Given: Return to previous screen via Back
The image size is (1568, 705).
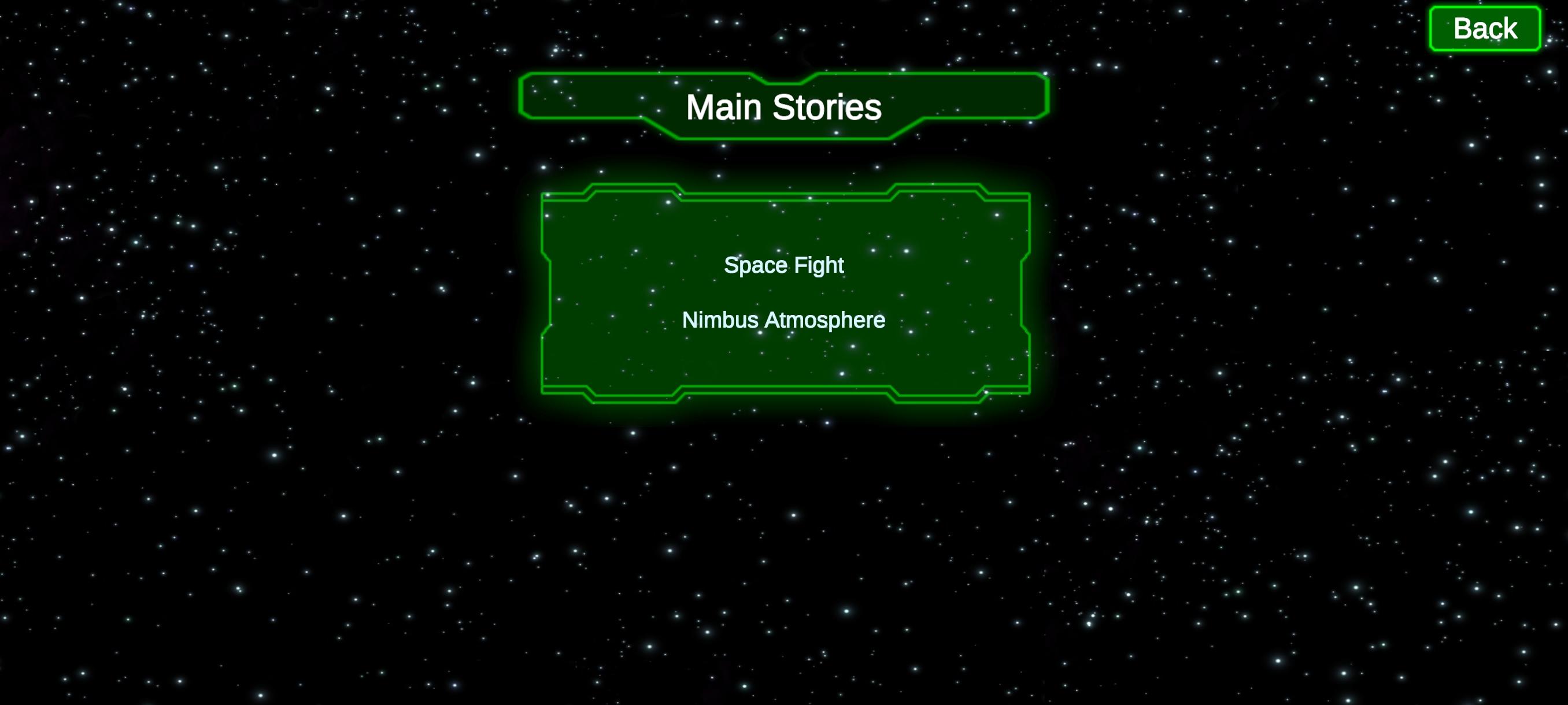Looking at the screenshot, I should pyautogui.click(x=1485, y=27).
